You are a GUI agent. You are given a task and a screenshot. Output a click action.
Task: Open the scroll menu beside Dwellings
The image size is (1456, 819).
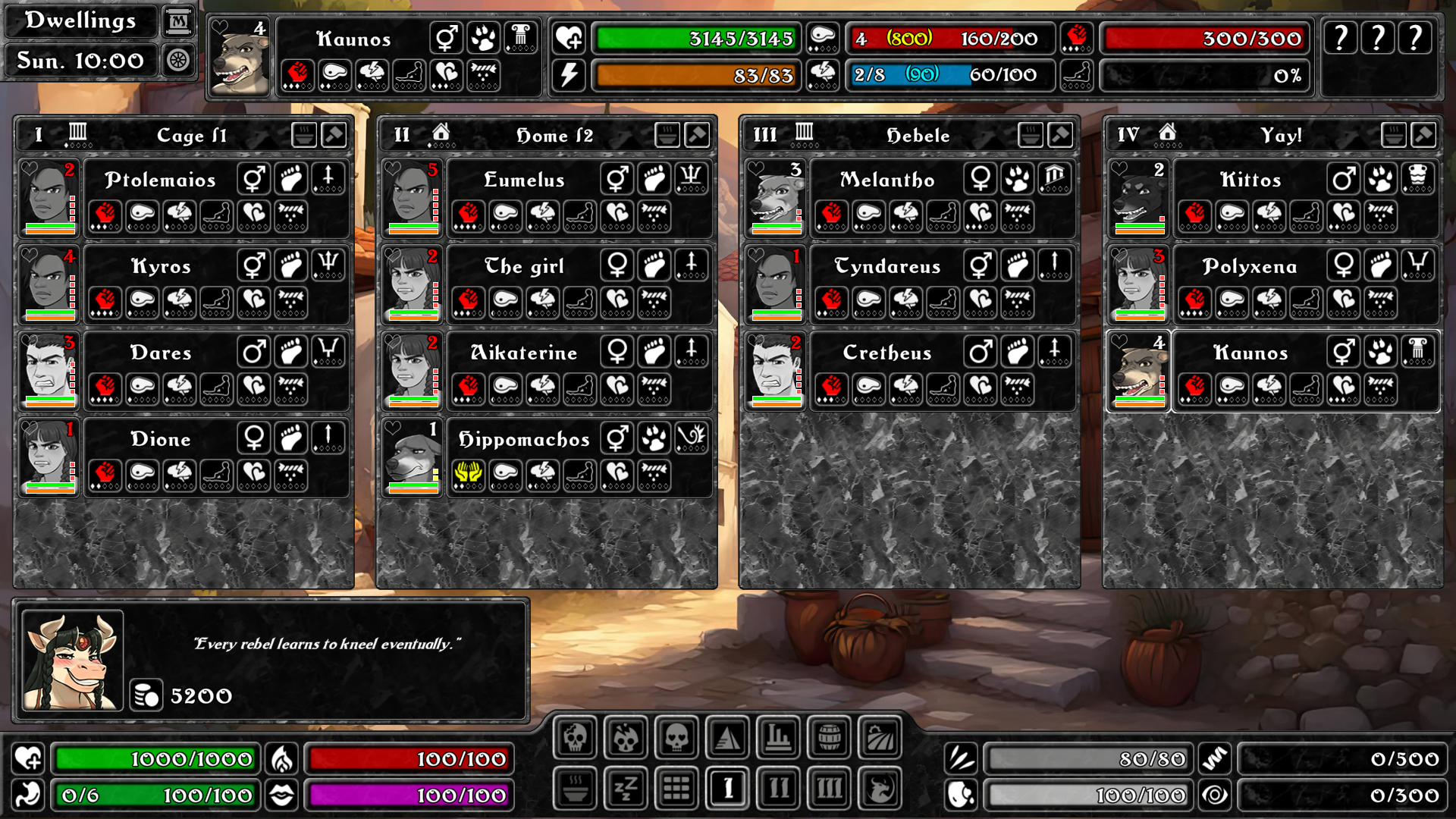point(178,21)
